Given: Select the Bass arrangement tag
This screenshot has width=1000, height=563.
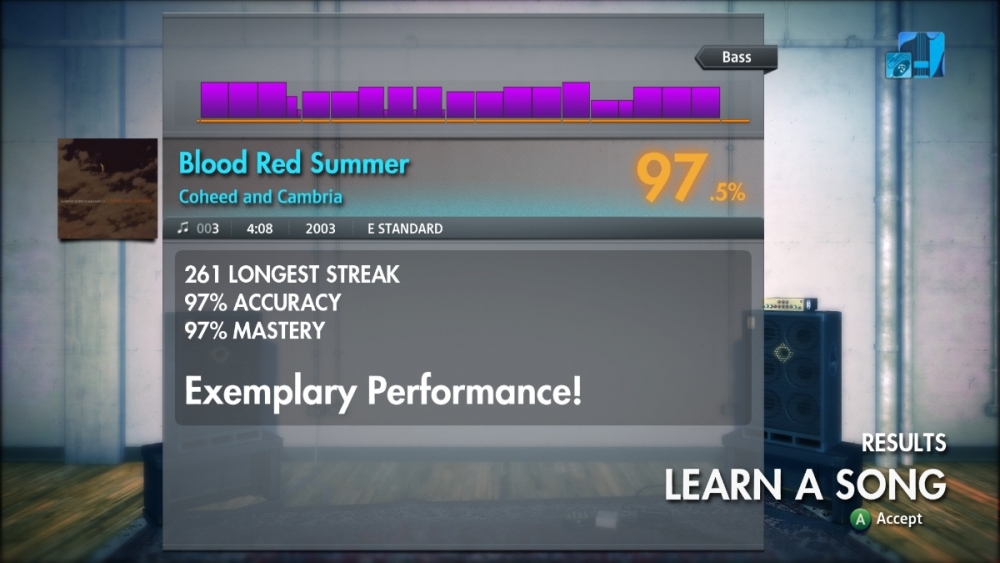Looking at the screenshot, I should 737,57.
